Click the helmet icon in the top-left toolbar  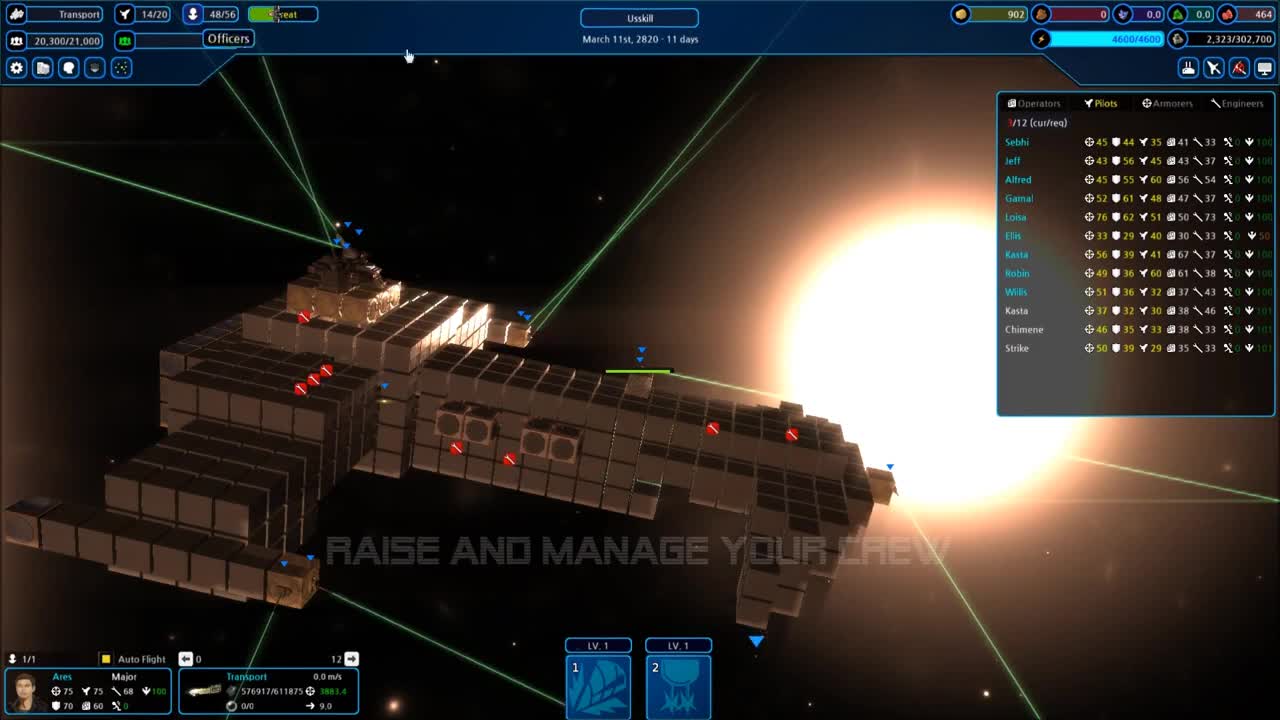tap(94, 67)
